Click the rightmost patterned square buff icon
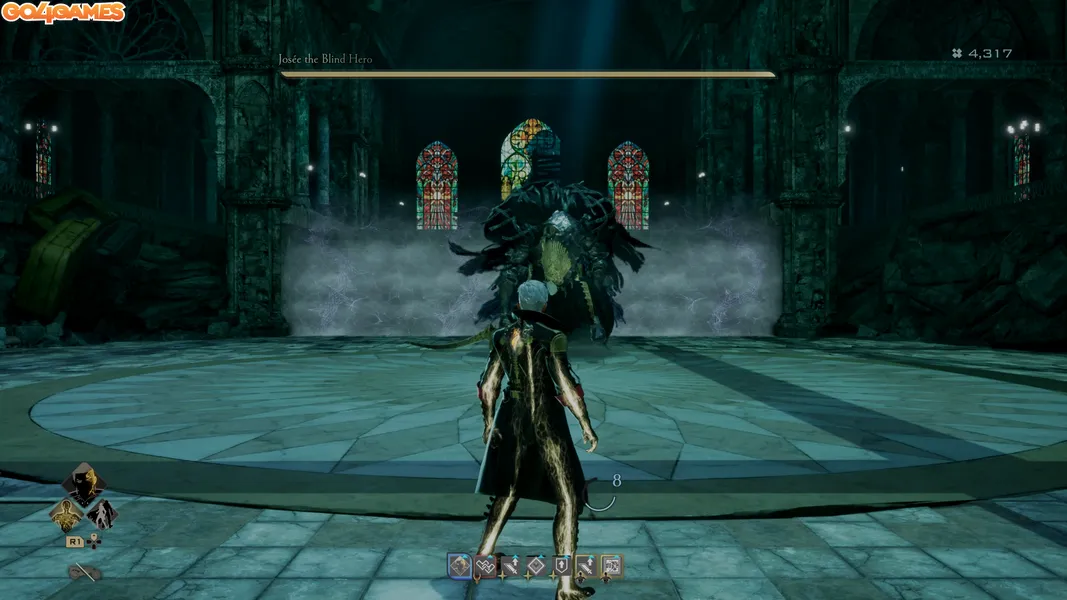This screenshot has height=600, width=1067. click(611, 566)
